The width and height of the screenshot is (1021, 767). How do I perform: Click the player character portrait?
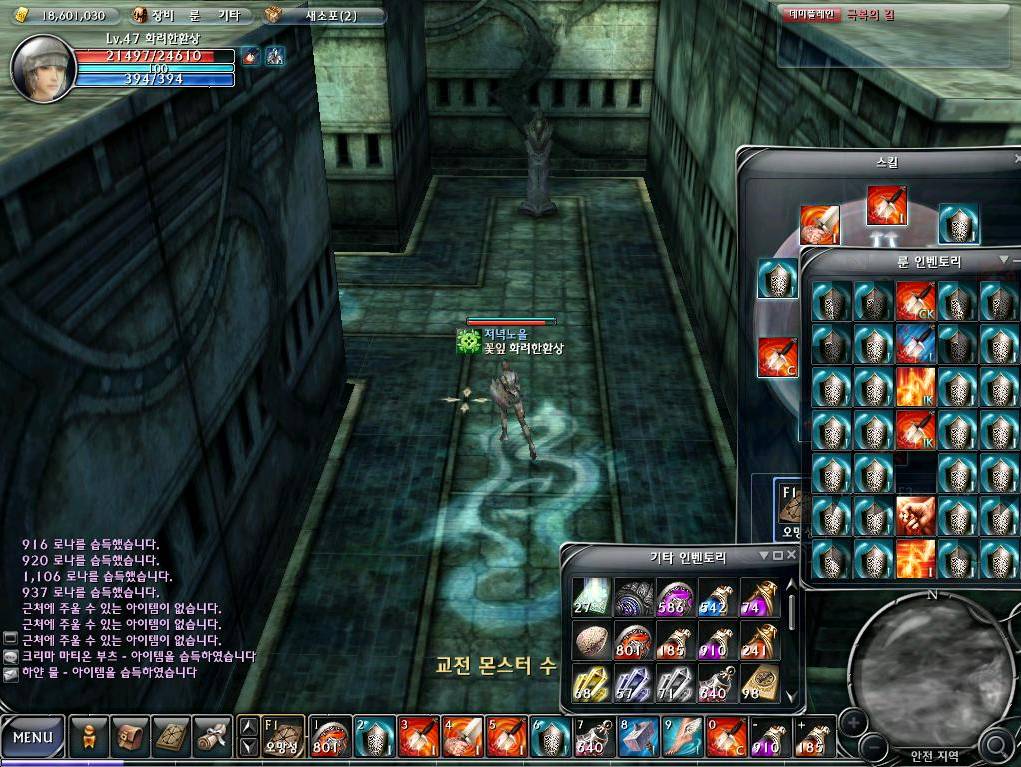(x=43, y=67)
